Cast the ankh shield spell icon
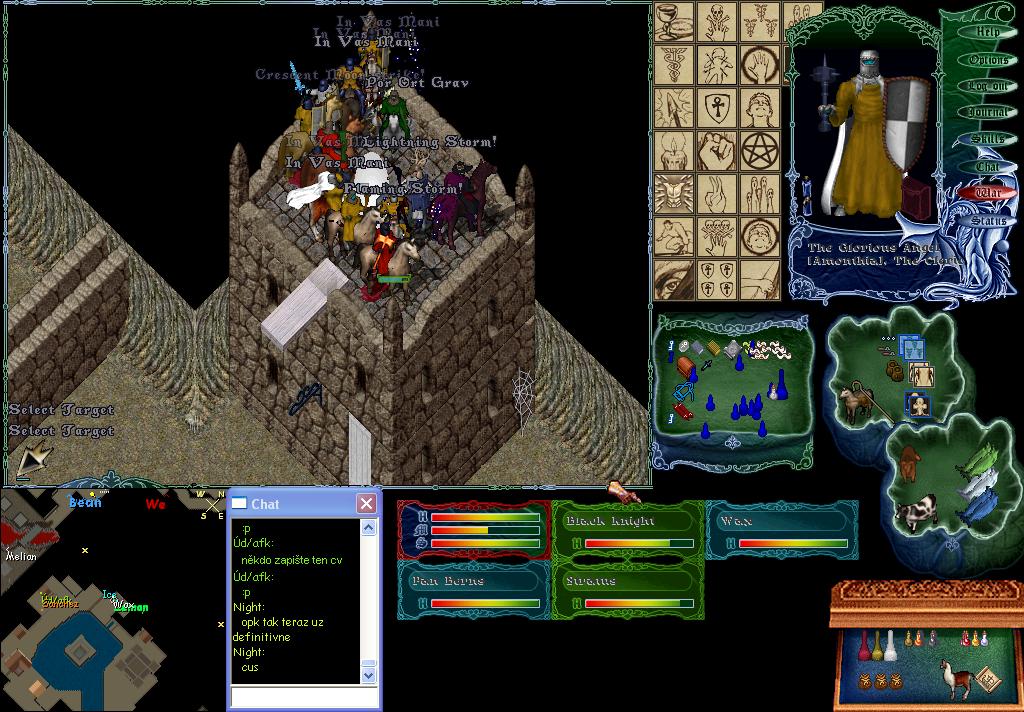This screenshot has height=712, width=1024. tap(716, 107)
